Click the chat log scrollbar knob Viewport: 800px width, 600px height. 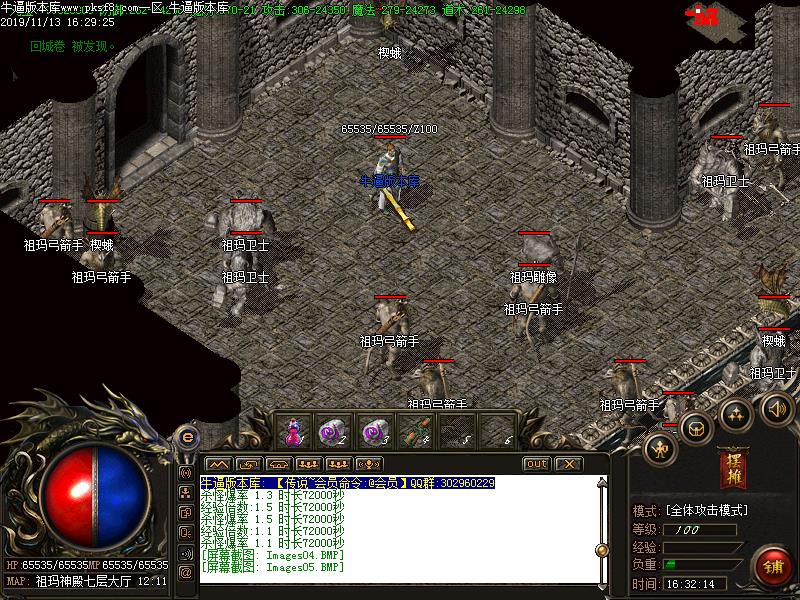(602, 549)
